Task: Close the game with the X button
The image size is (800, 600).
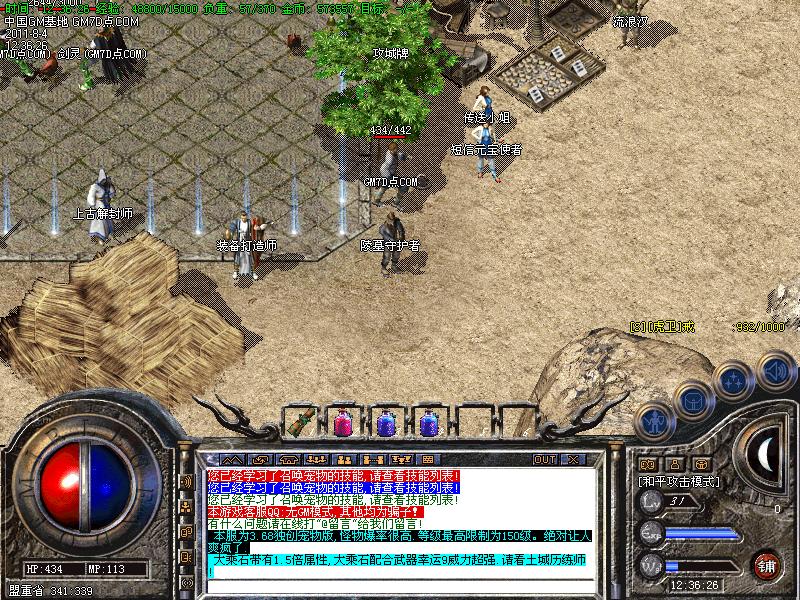Action: point(573,459)
